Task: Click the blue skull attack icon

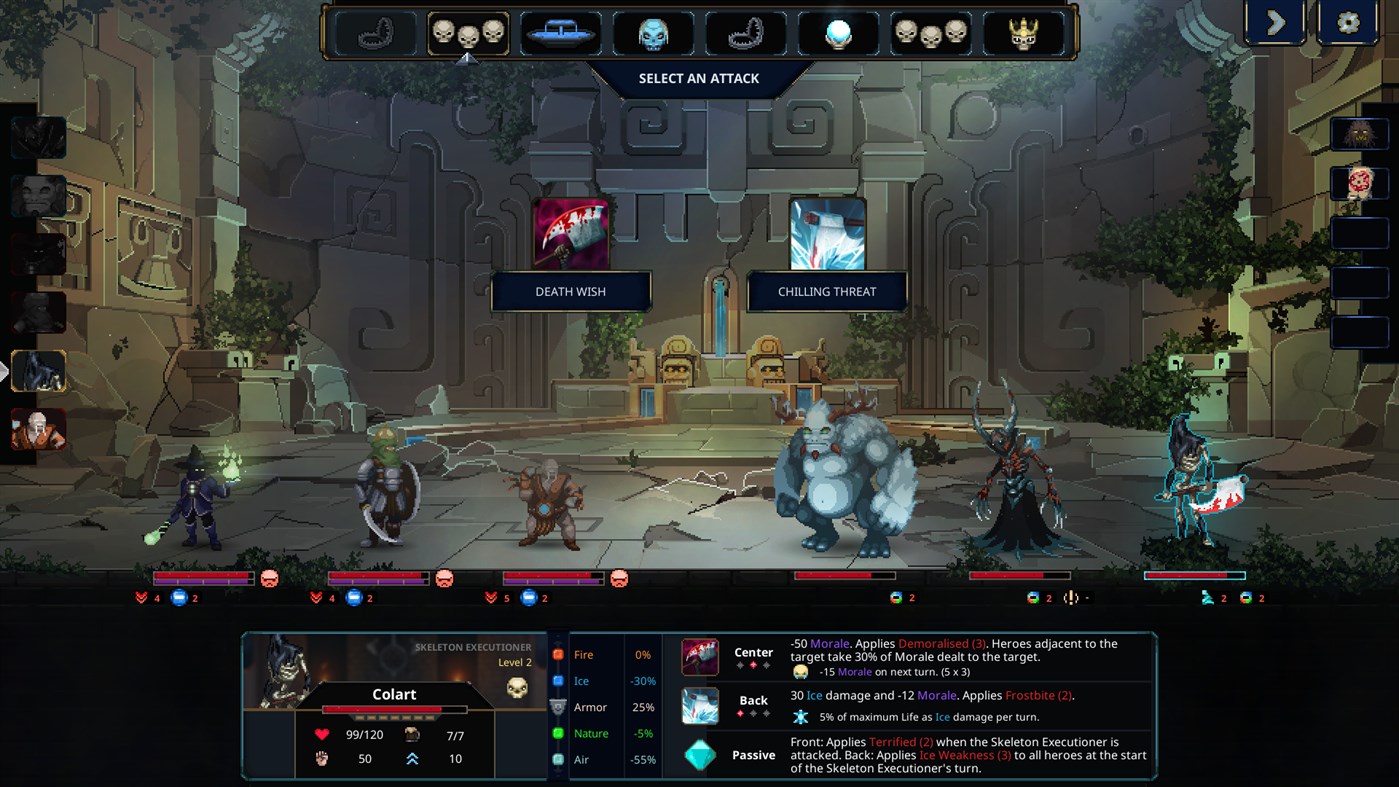Action: 653,33
